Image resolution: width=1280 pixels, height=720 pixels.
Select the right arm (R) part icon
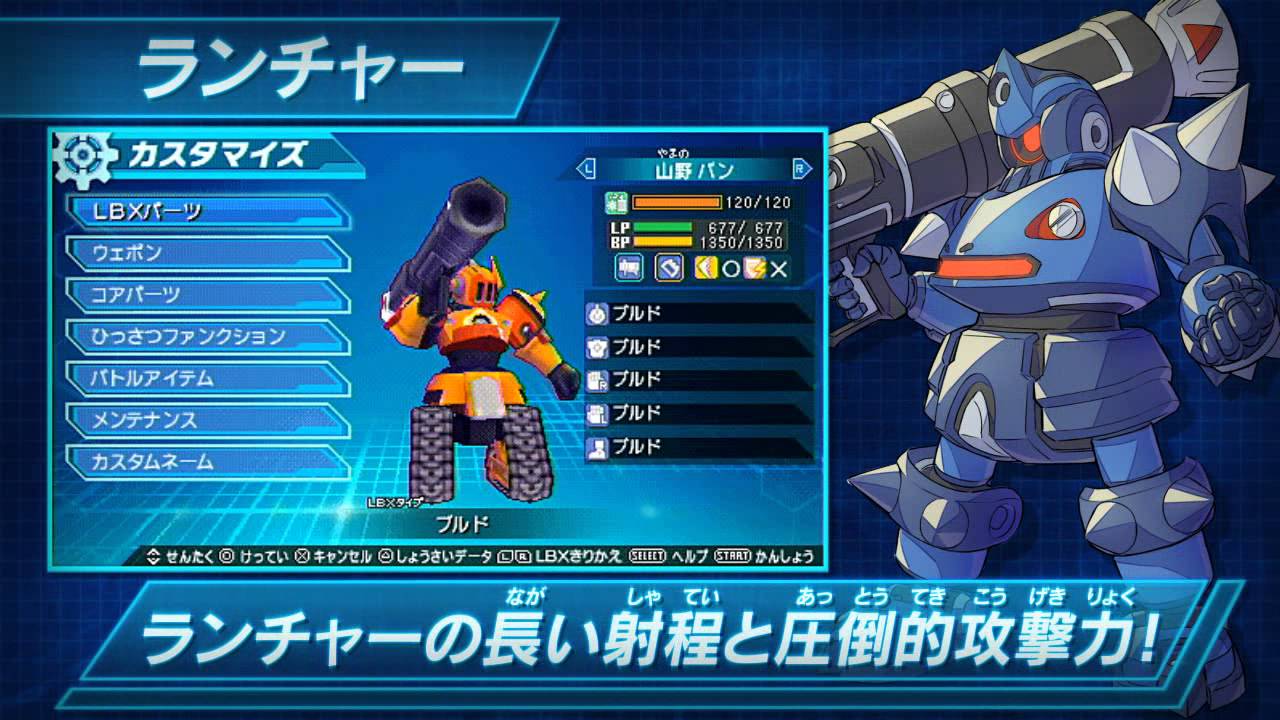point(596,380)
